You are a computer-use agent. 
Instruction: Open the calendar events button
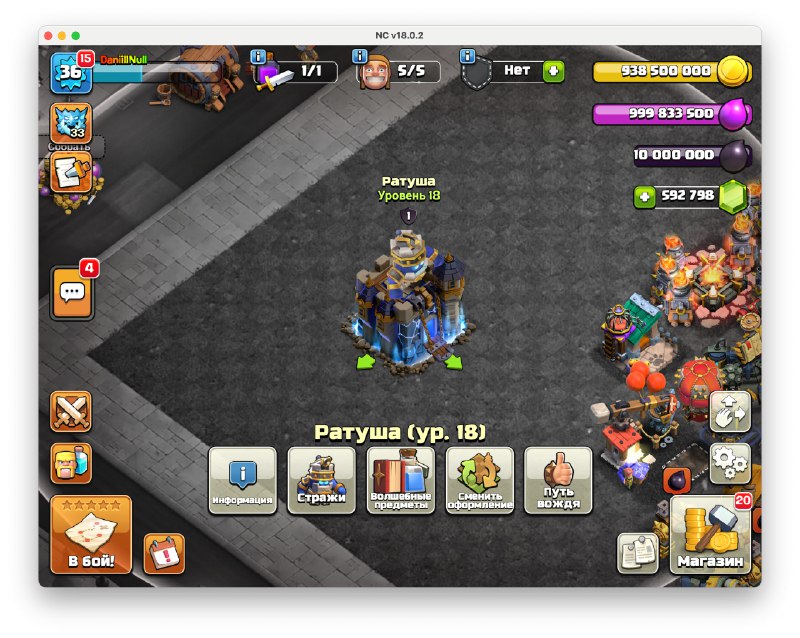pos(163,553)
